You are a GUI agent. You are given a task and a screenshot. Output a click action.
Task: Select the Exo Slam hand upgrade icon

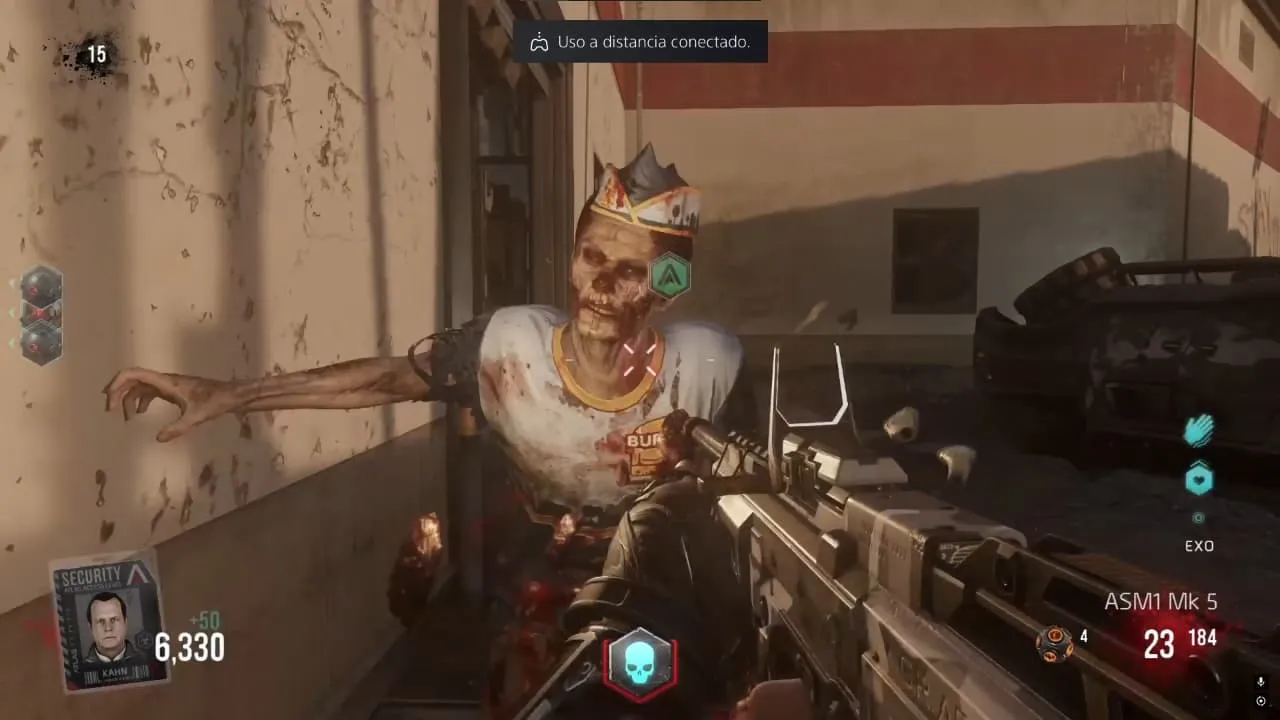[1199, 431]
